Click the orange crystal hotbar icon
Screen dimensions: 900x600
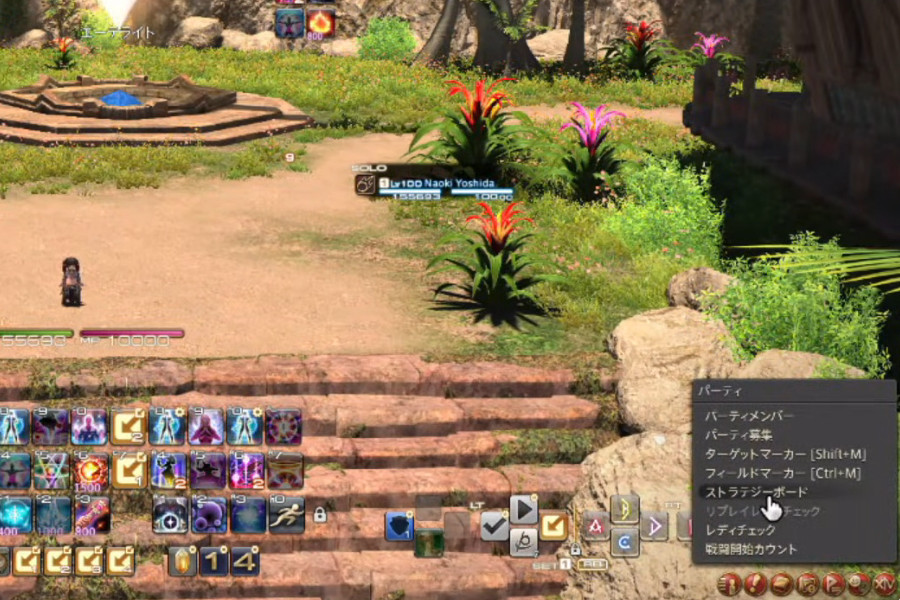(182, 561)
